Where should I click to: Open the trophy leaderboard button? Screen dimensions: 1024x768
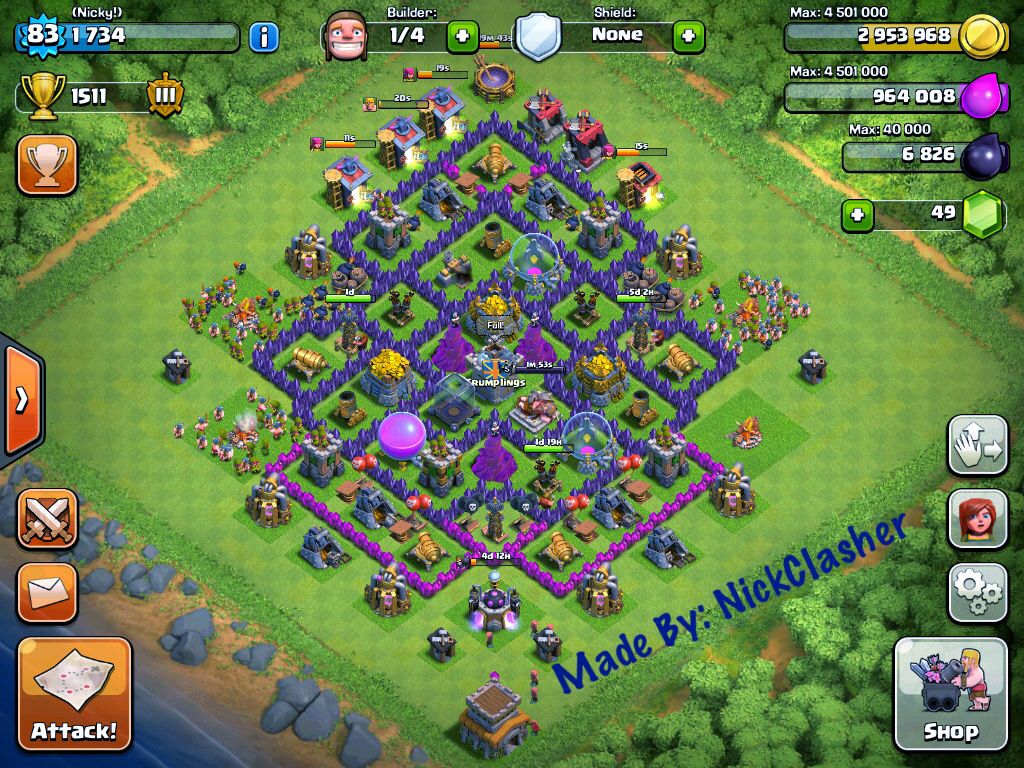pyautogui.click(x=47, y=165)
